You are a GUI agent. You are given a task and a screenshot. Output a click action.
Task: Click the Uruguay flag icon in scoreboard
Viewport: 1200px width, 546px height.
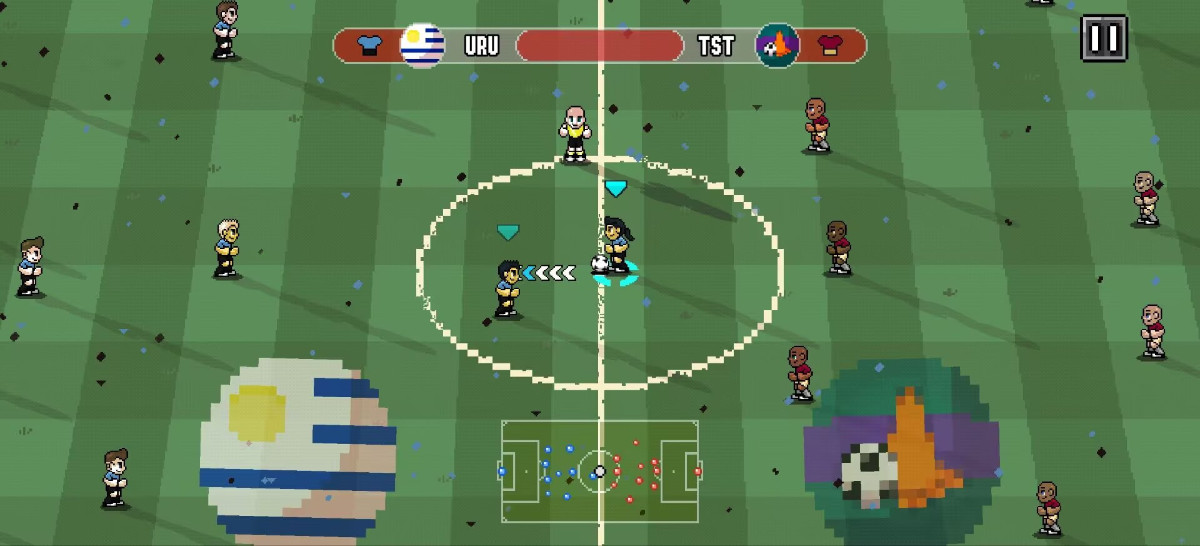click(422, 45)
